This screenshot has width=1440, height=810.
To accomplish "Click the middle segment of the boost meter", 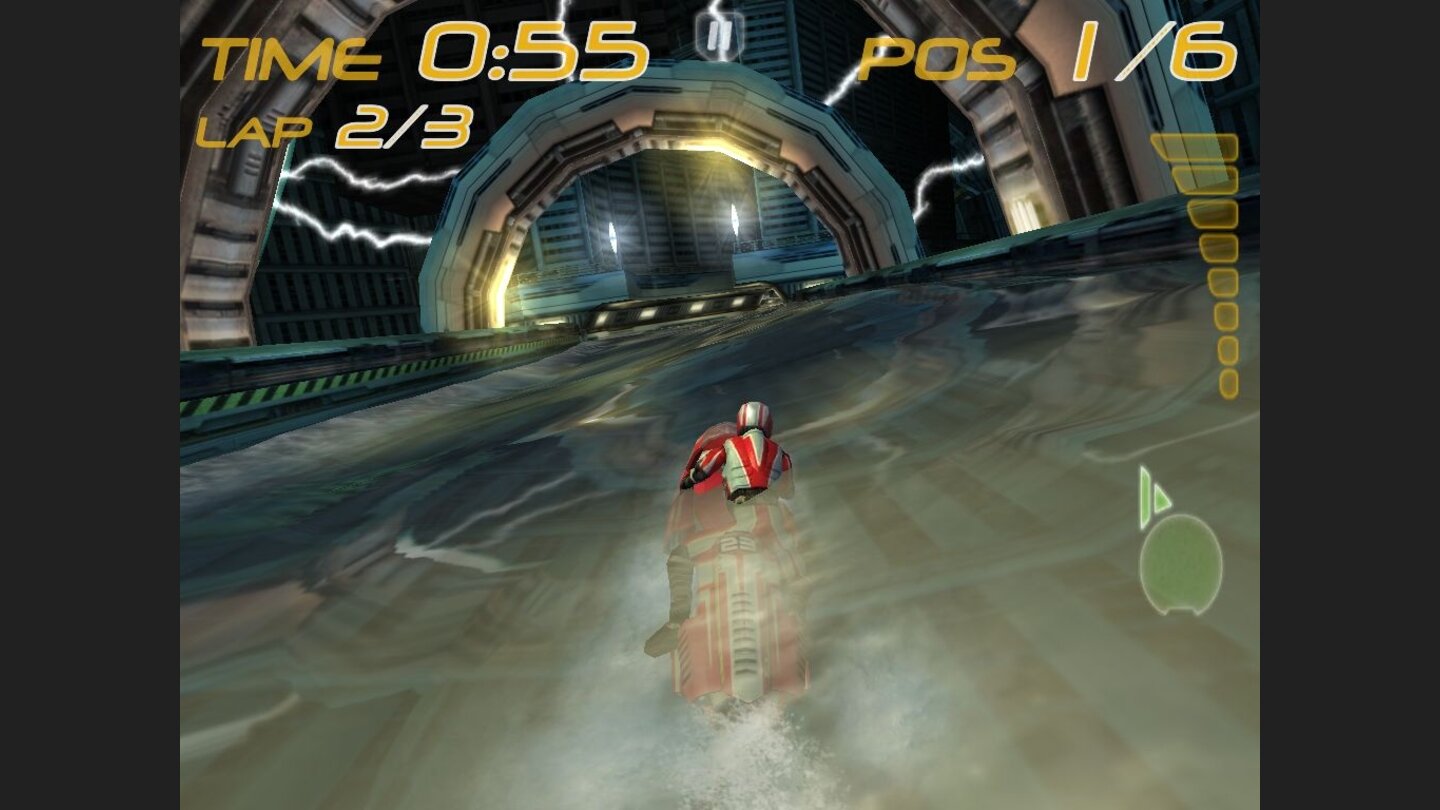I will tap(1215, 265).
